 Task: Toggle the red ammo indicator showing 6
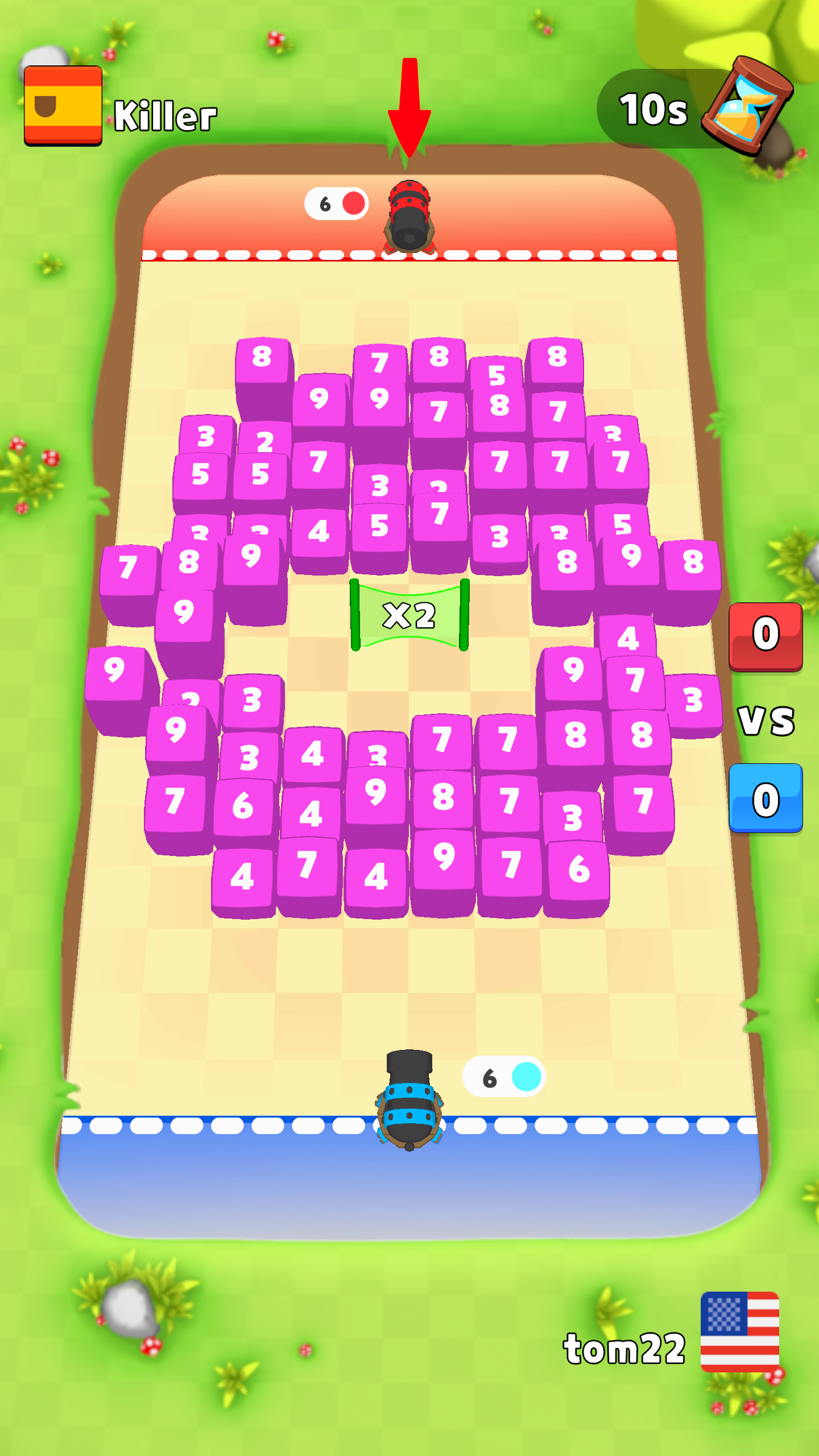[336, 204]
